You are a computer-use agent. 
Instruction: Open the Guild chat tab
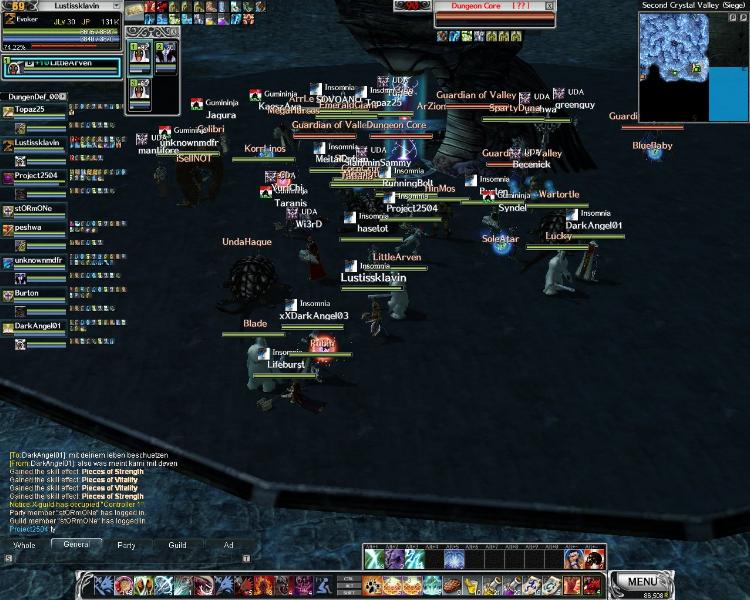click(177, 545)
